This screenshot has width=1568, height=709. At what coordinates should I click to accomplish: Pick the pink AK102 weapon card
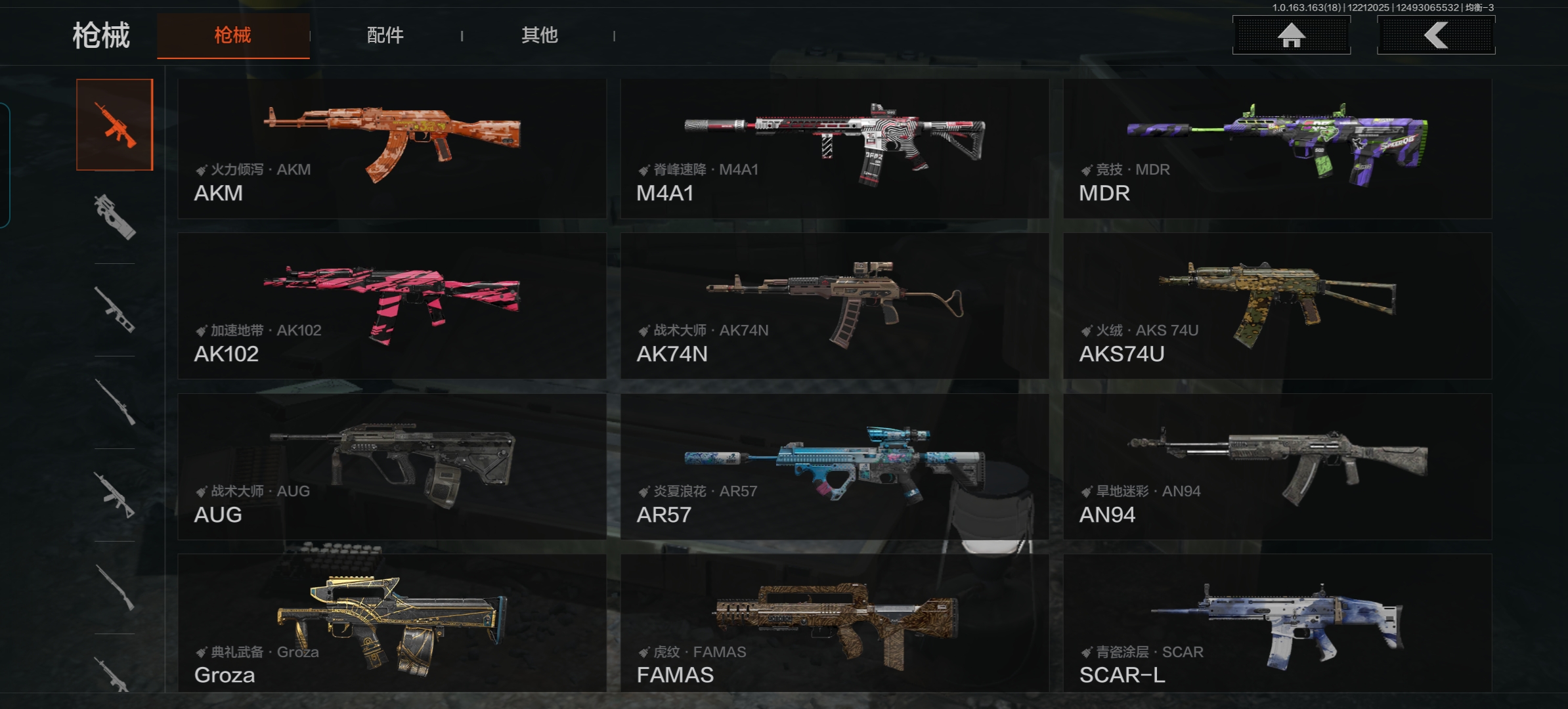[x=392, y=306]
